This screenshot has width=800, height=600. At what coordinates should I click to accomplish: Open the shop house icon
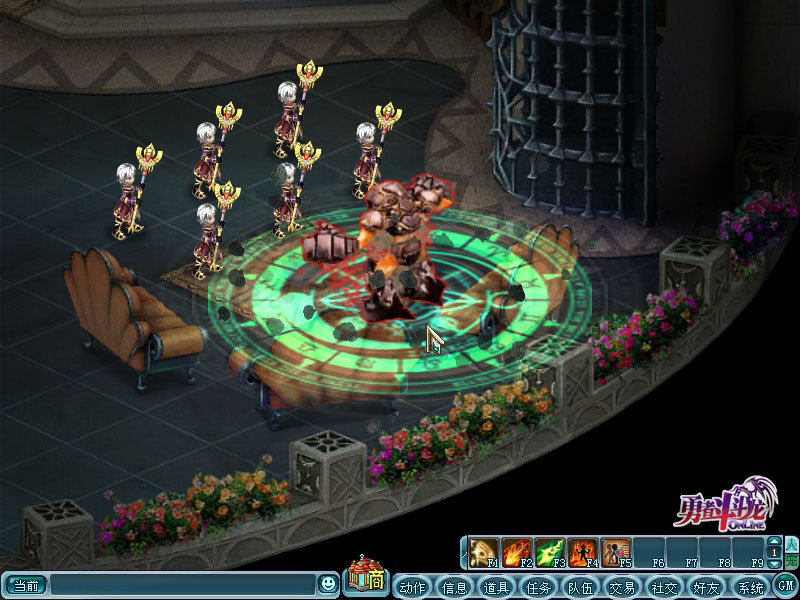click(x=364, y=577)
